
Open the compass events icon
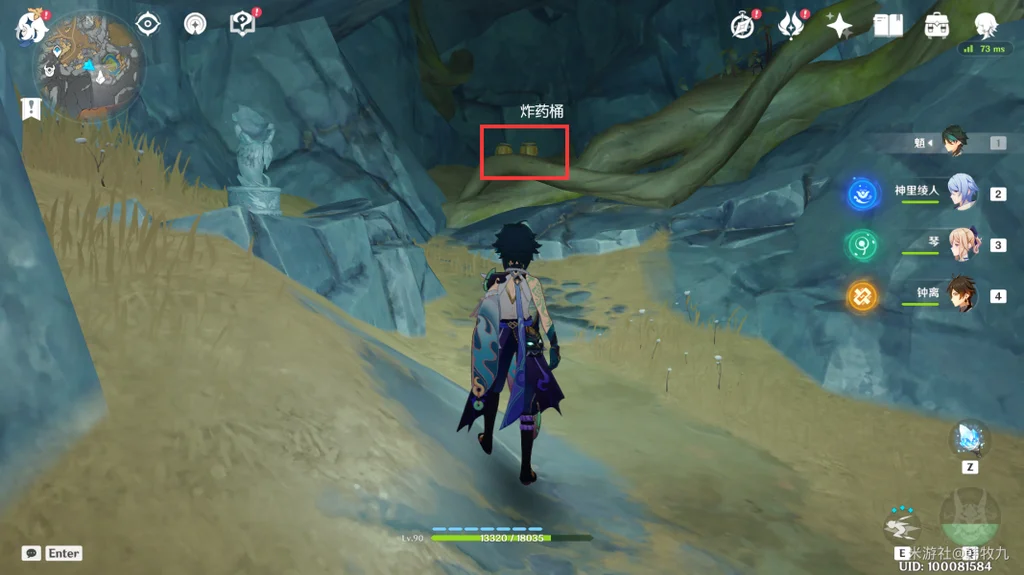[743, 26]
